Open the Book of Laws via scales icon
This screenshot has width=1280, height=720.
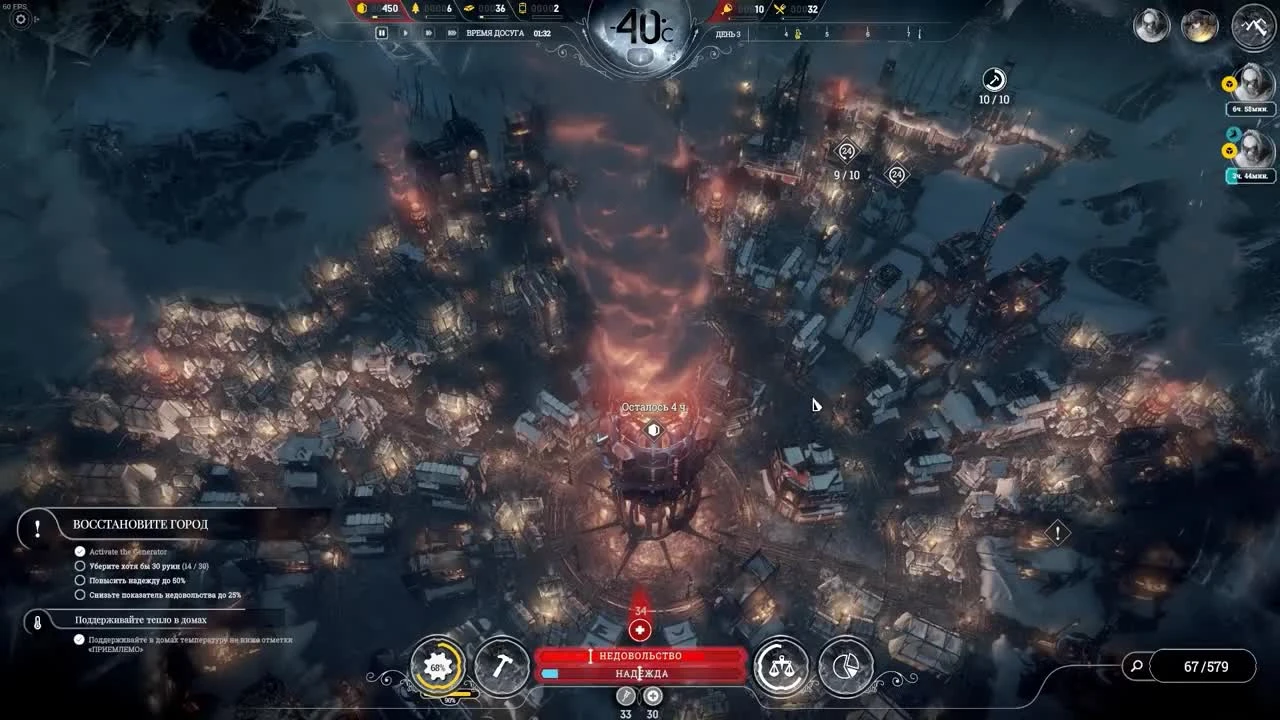[784, 666]
